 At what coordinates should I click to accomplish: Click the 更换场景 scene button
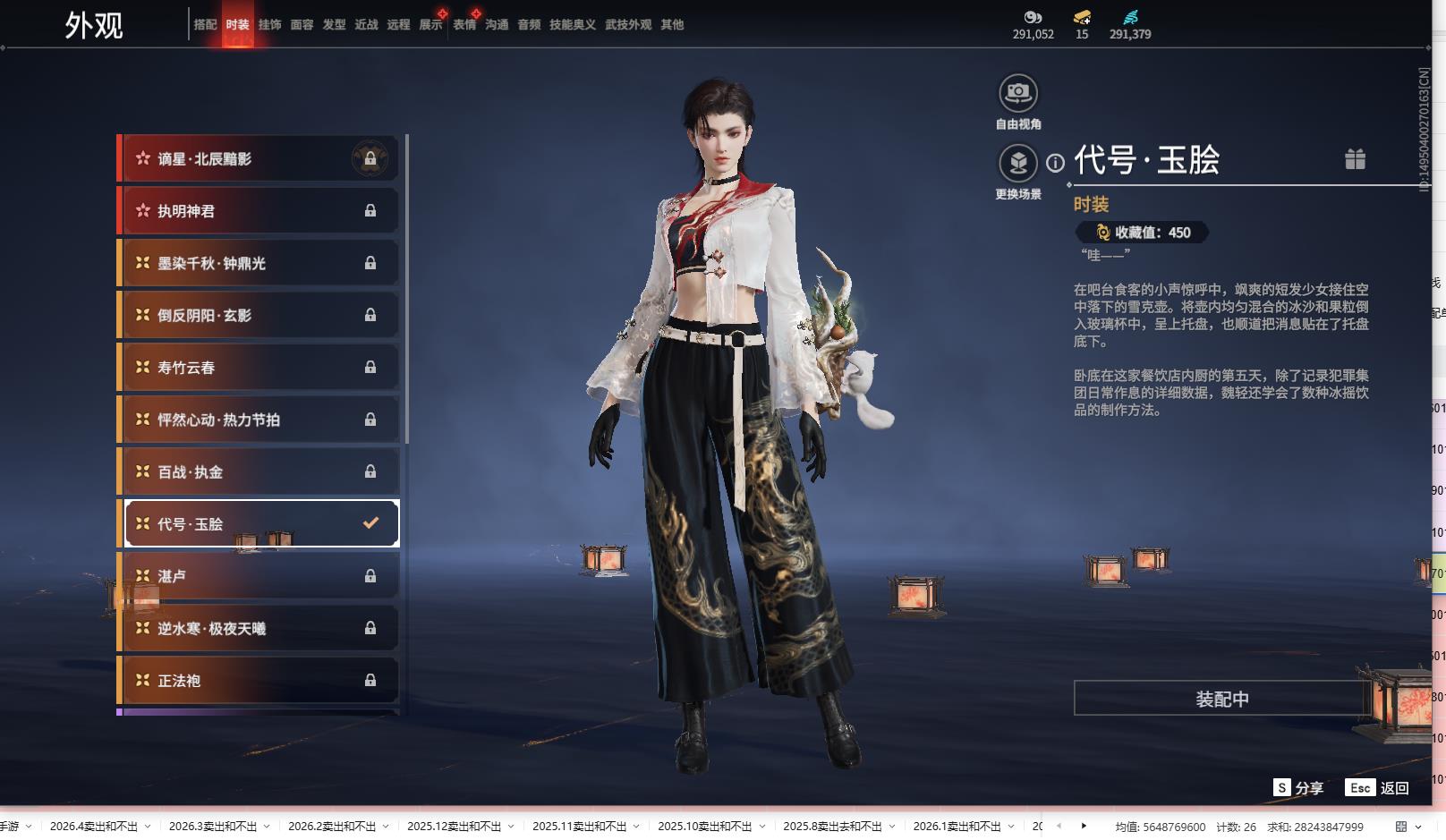click(1018, 164)
